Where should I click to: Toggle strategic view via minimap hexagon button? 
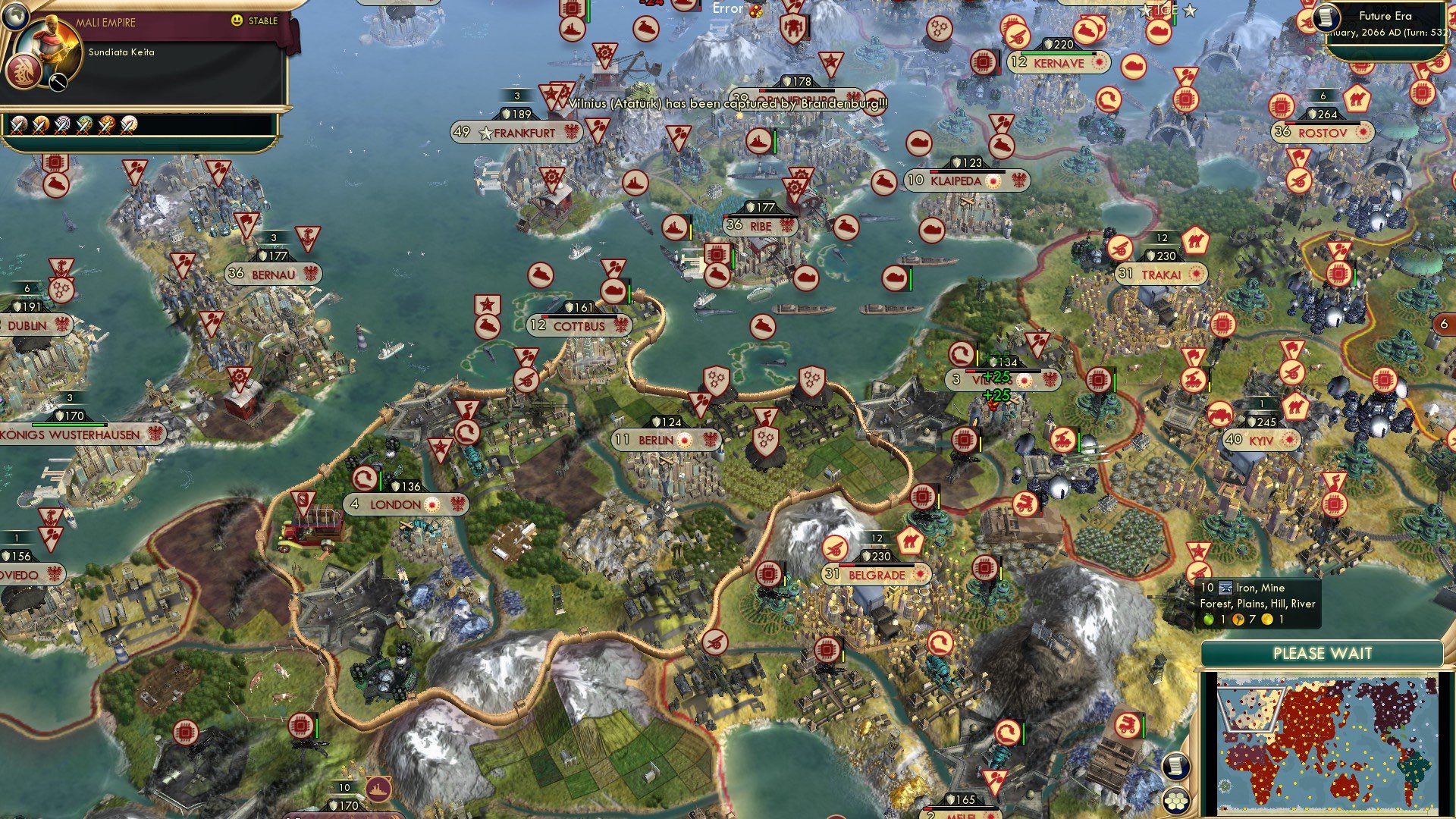tap(1176, 800)
